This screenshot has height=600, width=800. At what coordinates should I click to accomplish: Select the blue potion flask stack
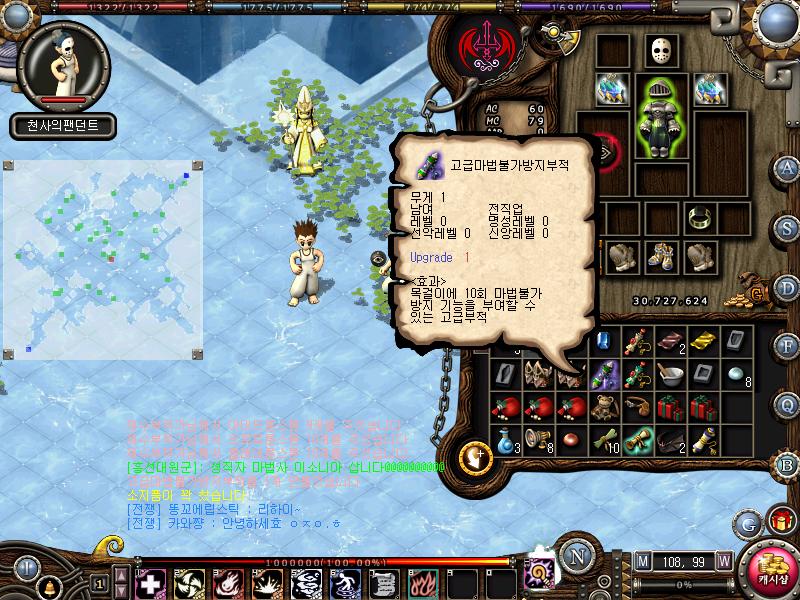click(x=505, y=437)
